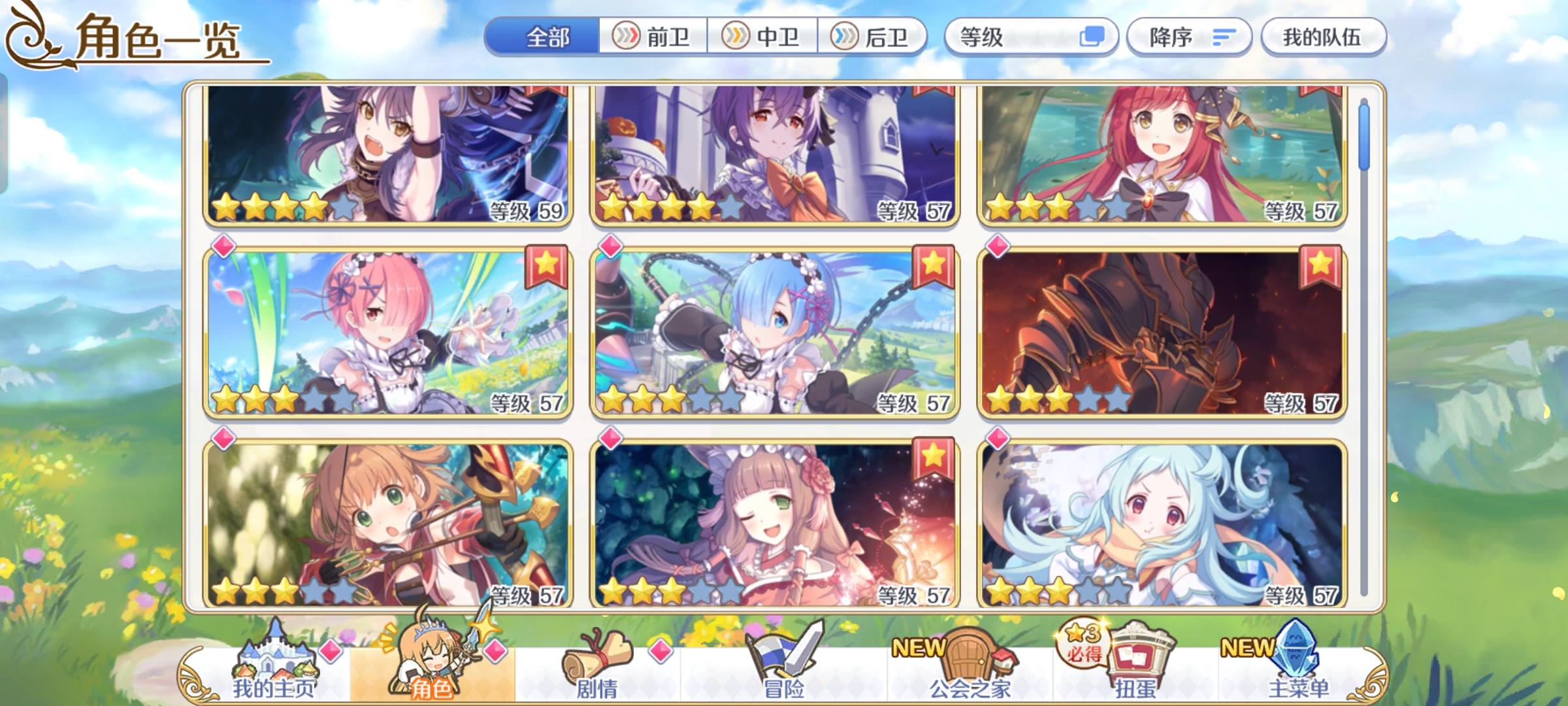
Task: Change 降序 to ascending order
Action: pos(1169,37)
